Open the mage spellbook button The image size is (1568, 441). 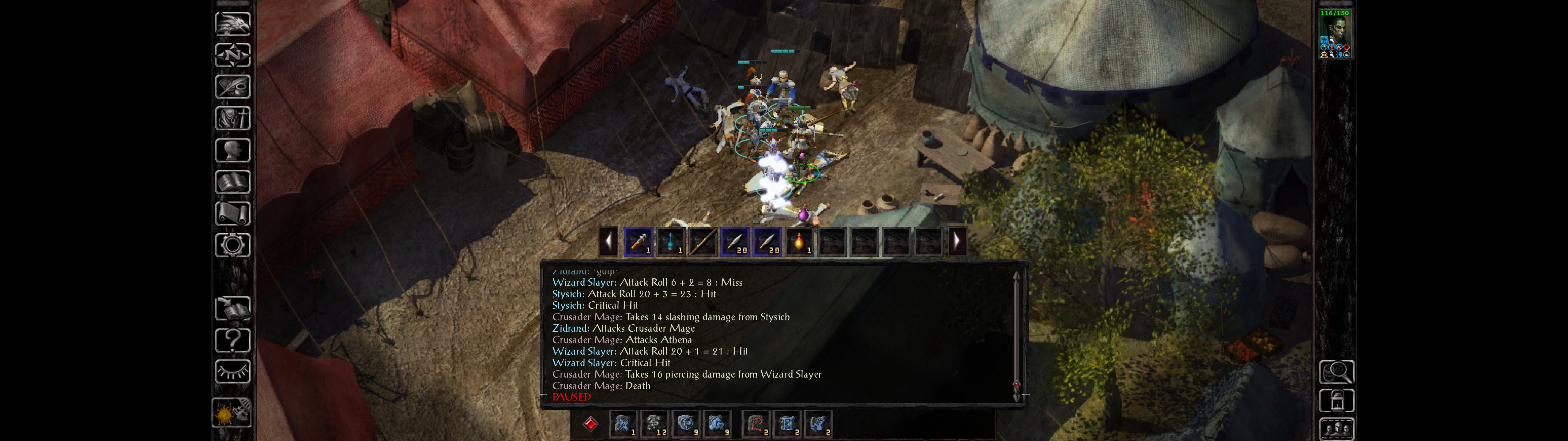(232, 182)
